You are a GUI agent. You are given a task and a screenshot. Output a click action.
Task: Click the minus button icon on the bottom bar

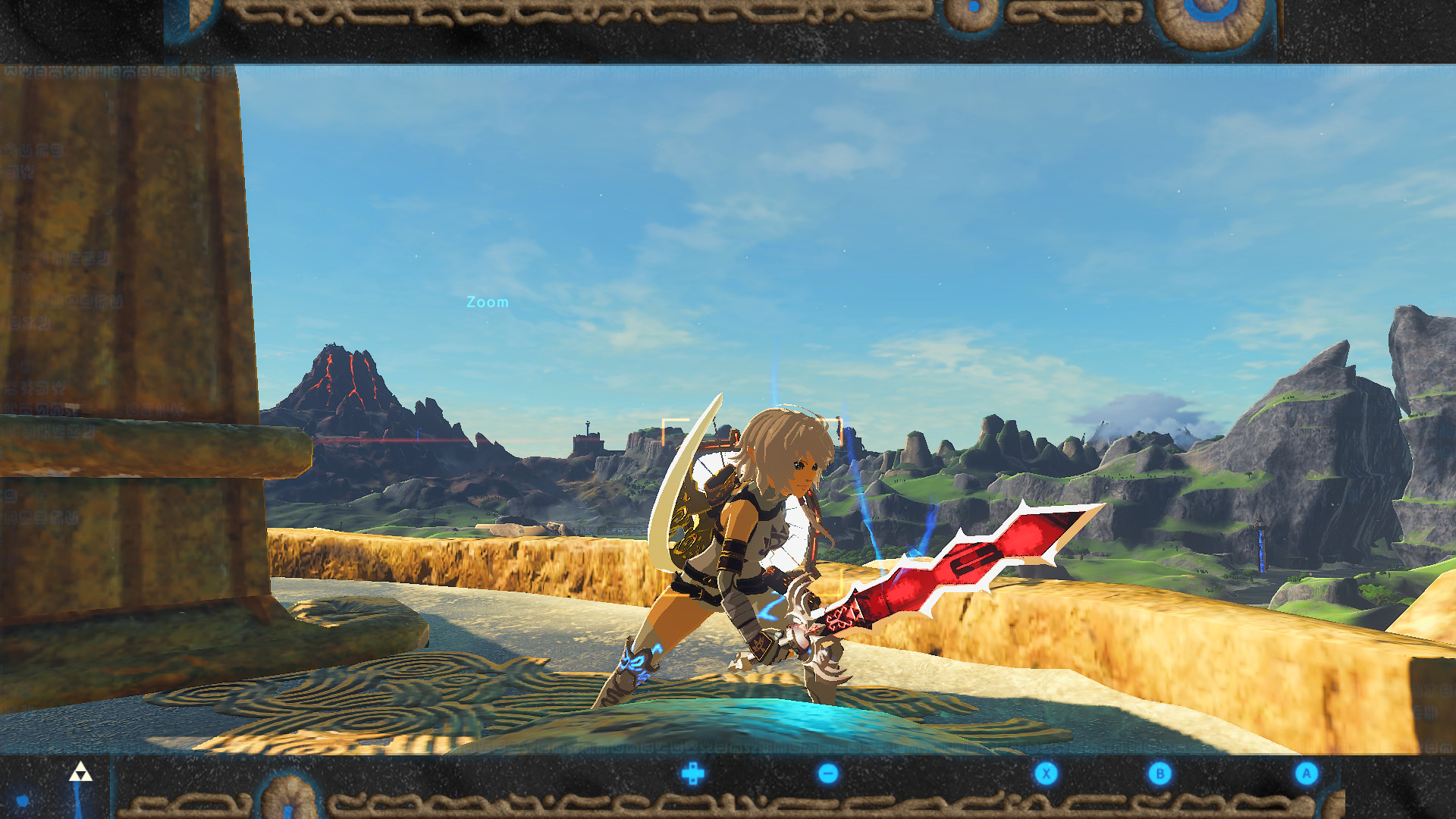coord(829,772)
